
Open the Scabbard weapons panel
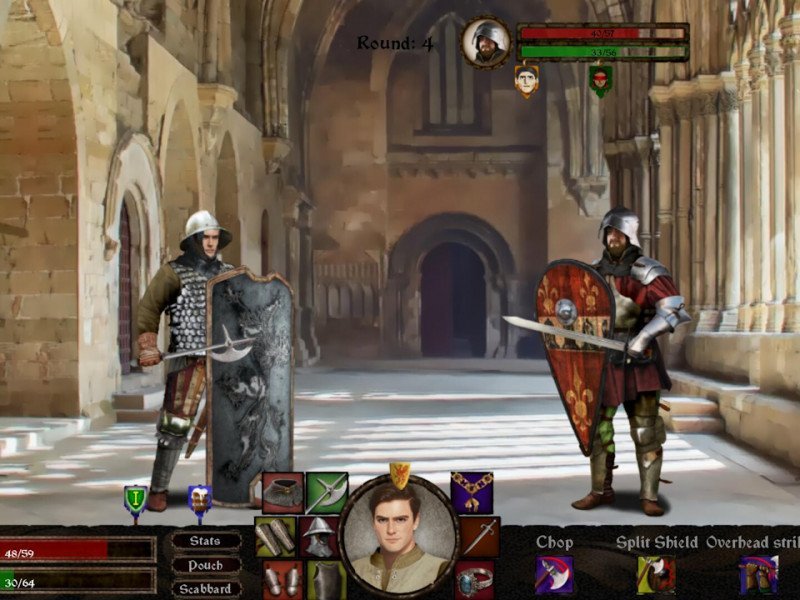click(206, 588)
